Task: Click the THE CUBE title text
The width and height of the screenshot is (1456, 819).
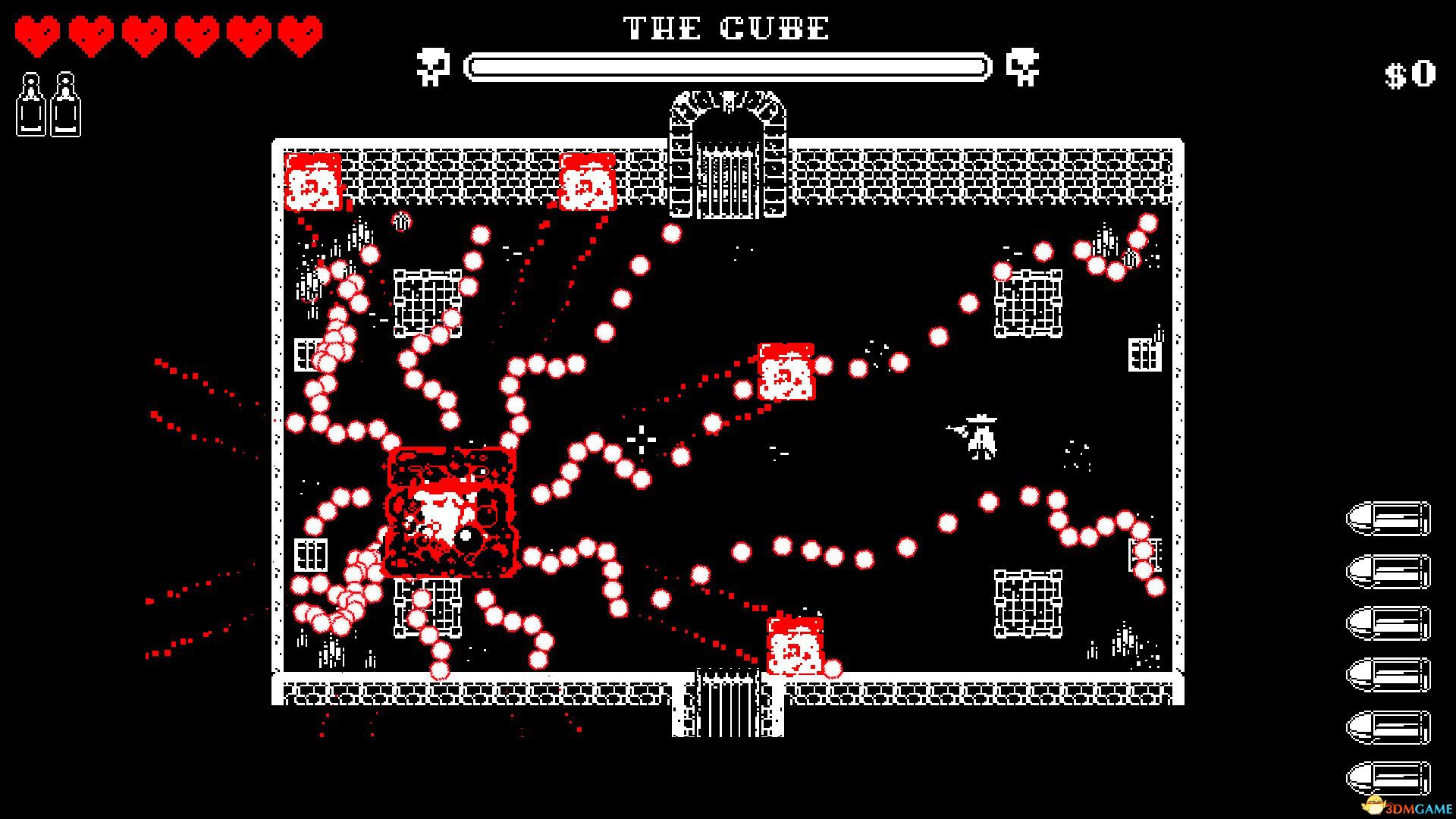Action: click(x=724, y=28)
